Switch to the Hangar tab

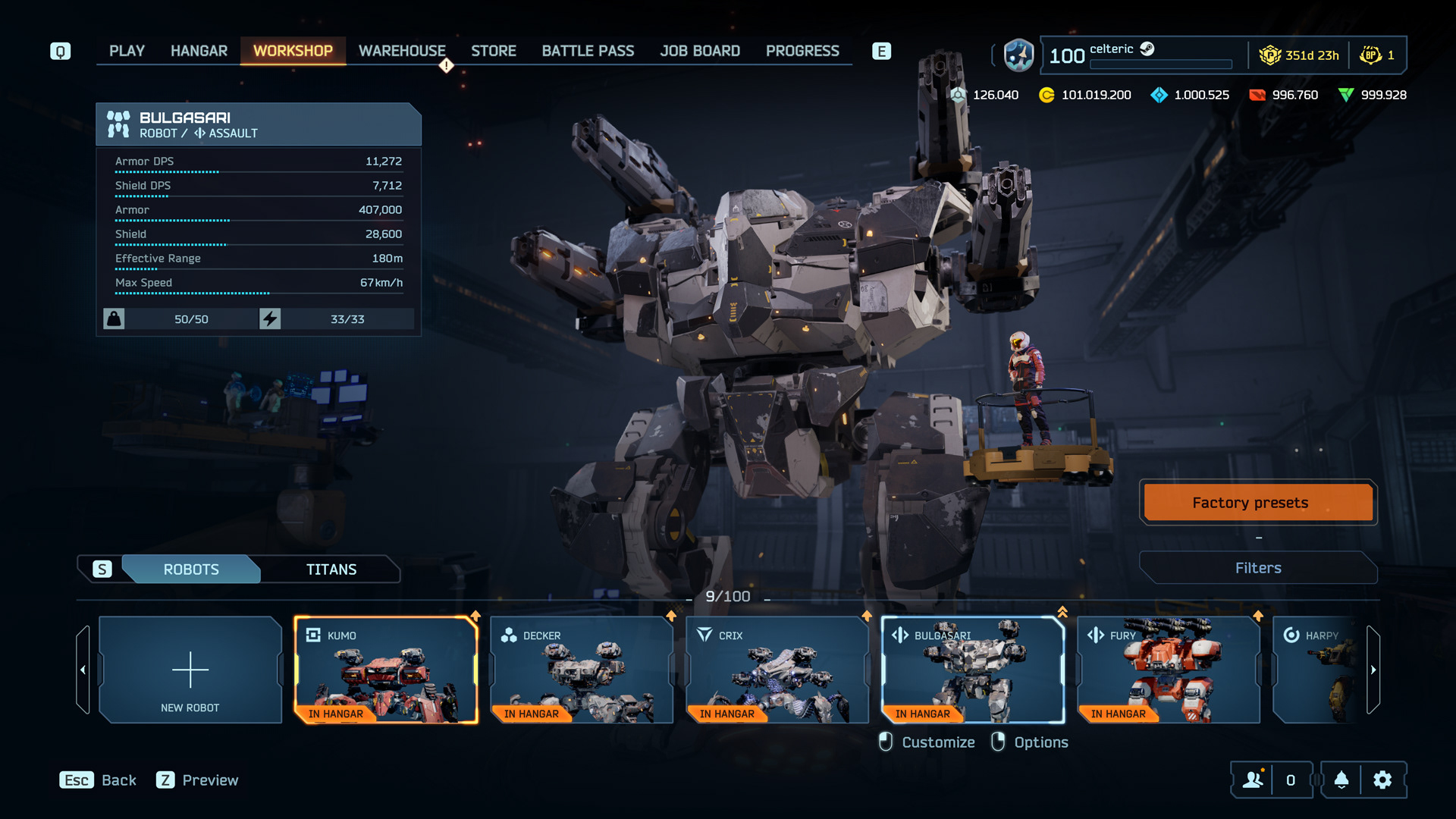point(199,51)
